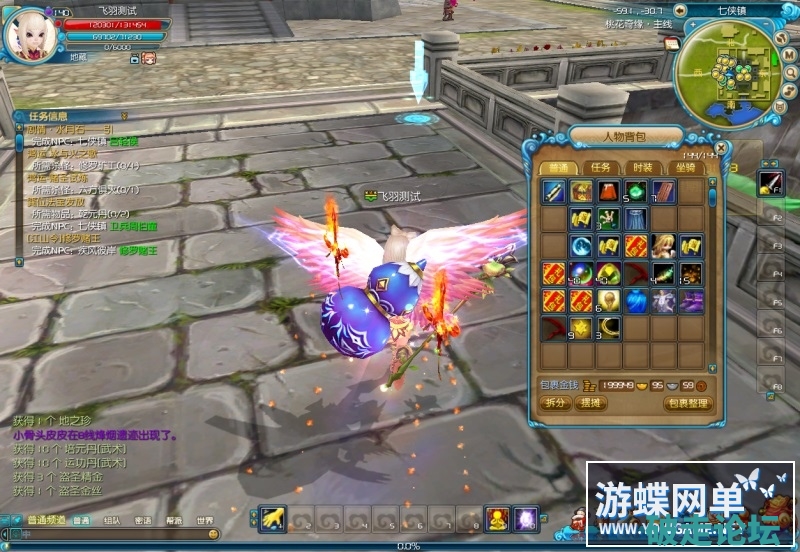The width and height of the screenshot is (800, 552).
Task: Switch to the 任务 bag tab
Action: 600,168
